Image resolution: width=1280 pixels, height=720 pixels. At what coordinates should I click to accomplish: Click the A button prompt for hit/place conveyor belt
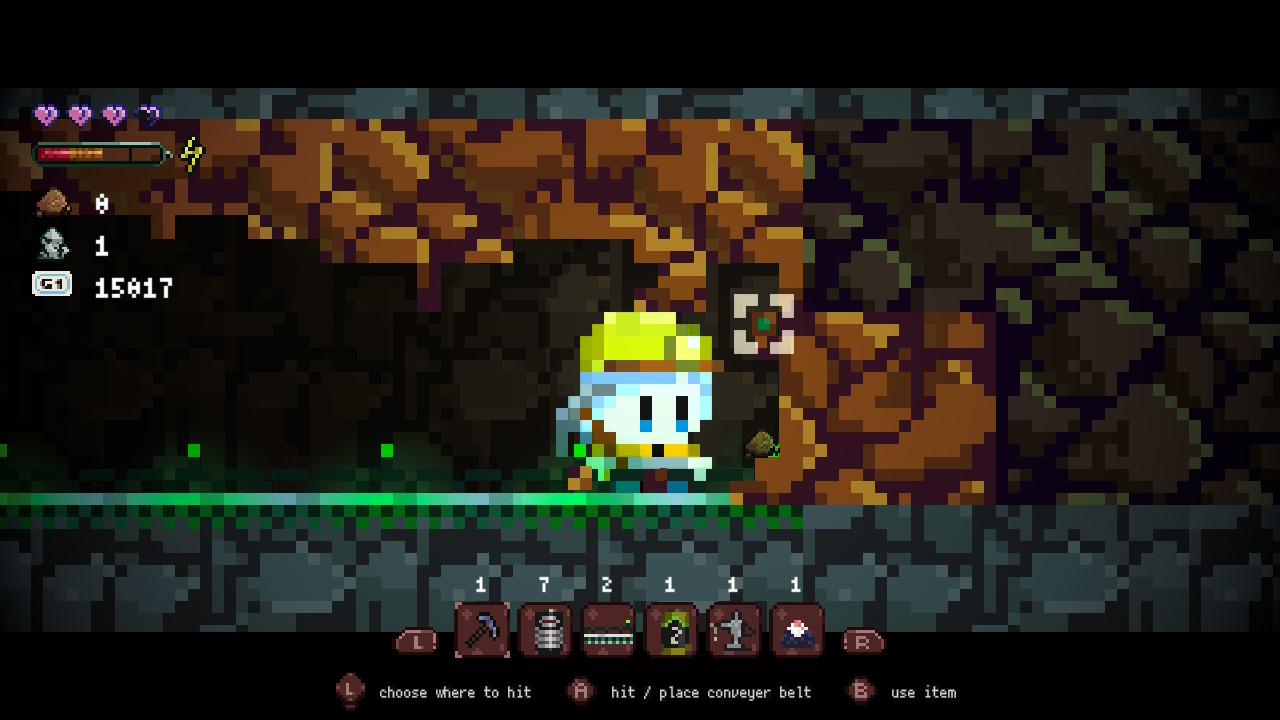point(580,691)
